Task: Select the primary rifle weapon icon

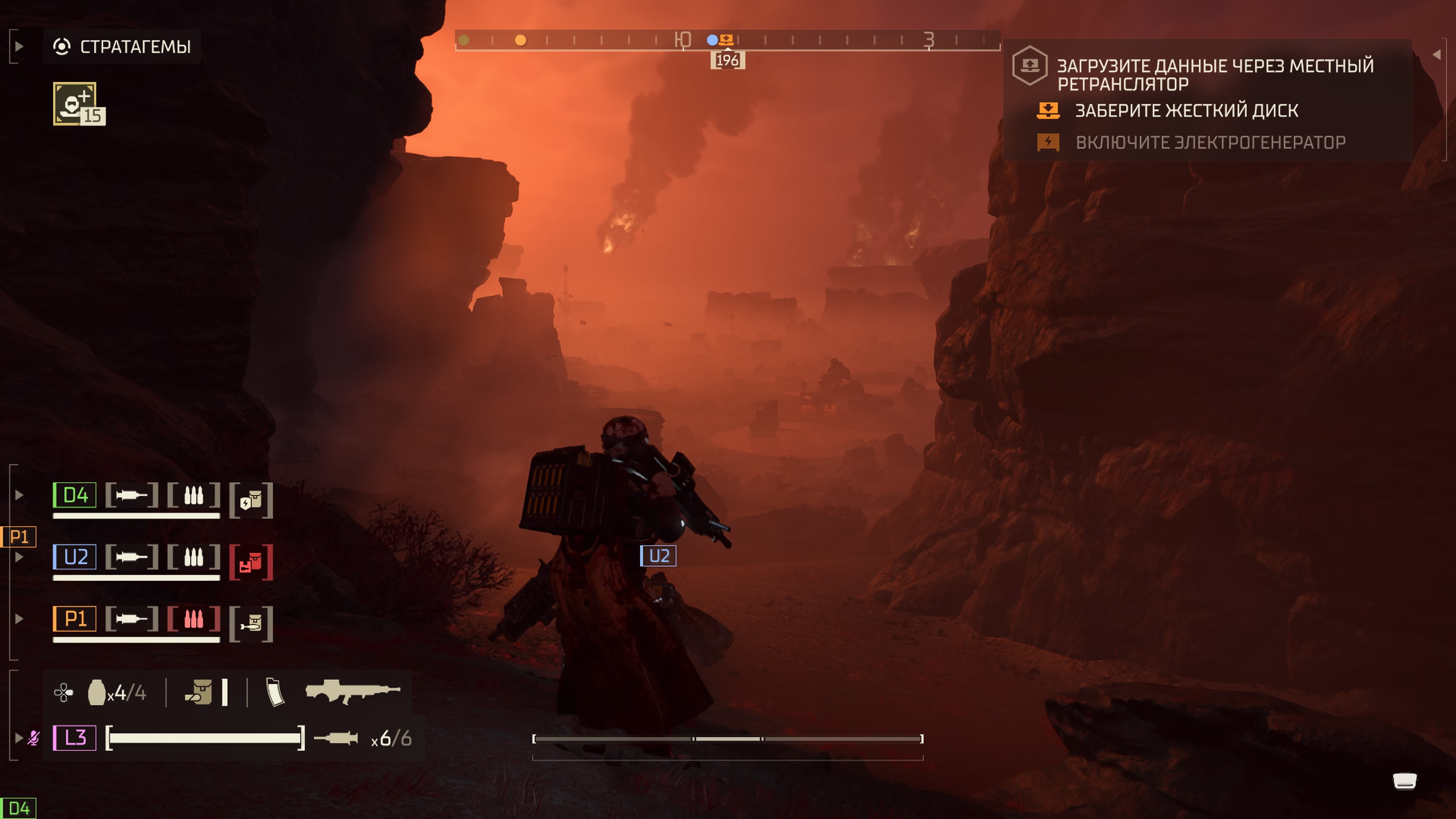Action: [x=352, y=692]
